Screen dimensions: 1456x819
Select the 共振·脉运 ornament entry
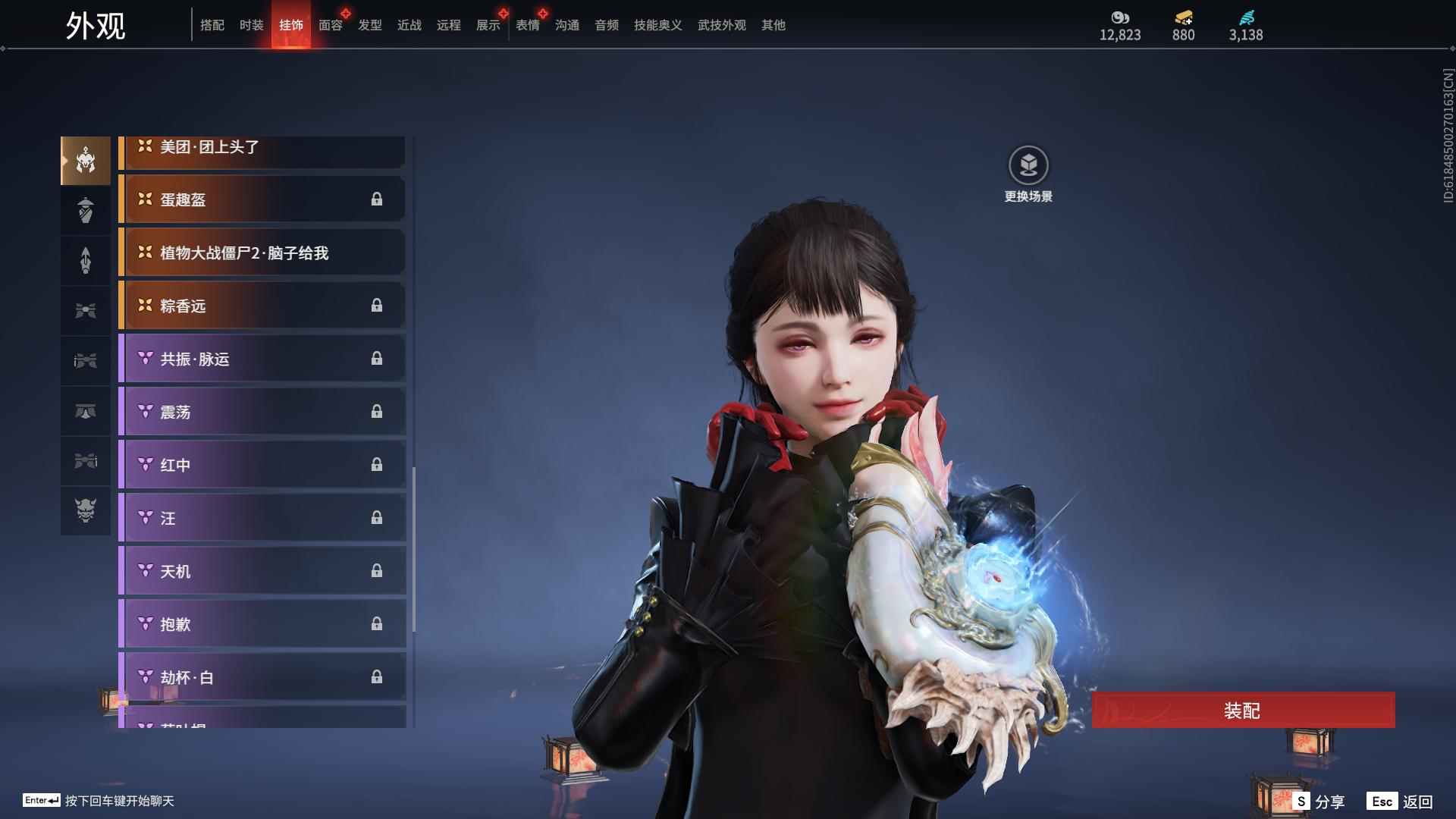262,359
